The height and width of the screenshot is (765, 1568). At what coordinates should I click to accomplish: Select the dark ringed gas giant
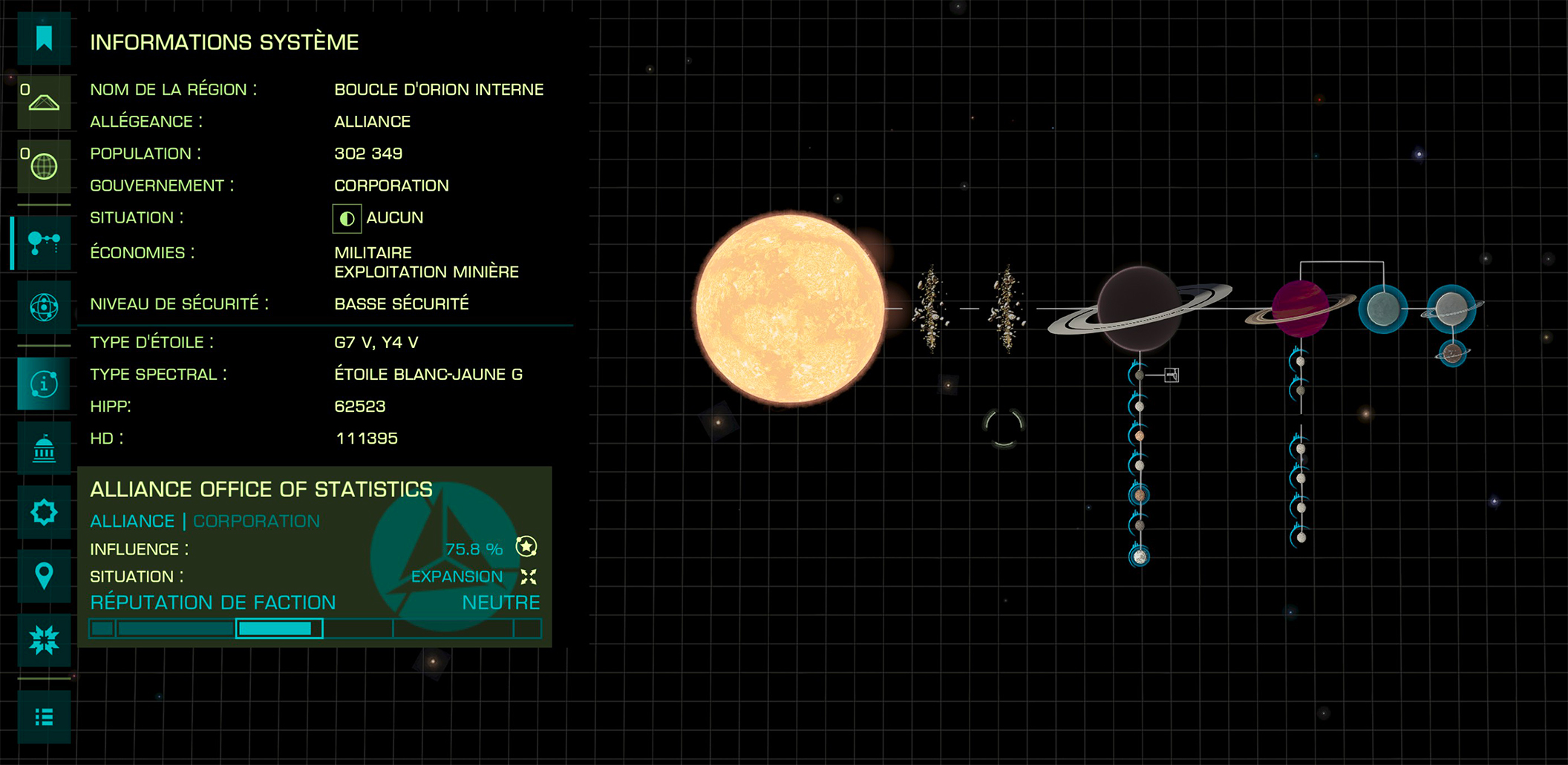[1138, 309]
